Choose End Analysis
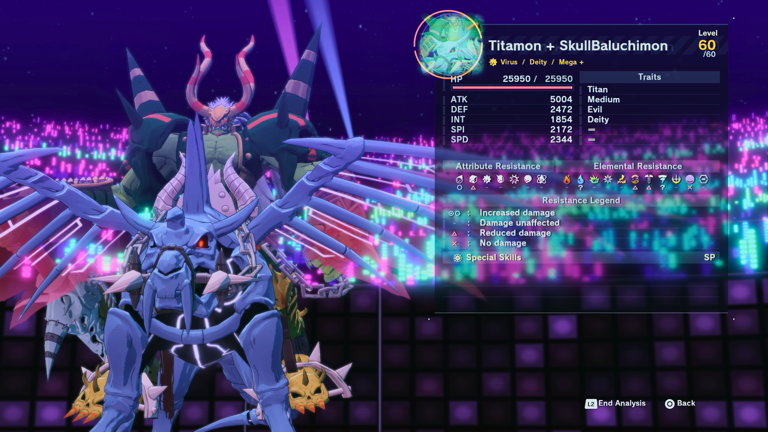768x432 pixels. click(x=616, y=403)
